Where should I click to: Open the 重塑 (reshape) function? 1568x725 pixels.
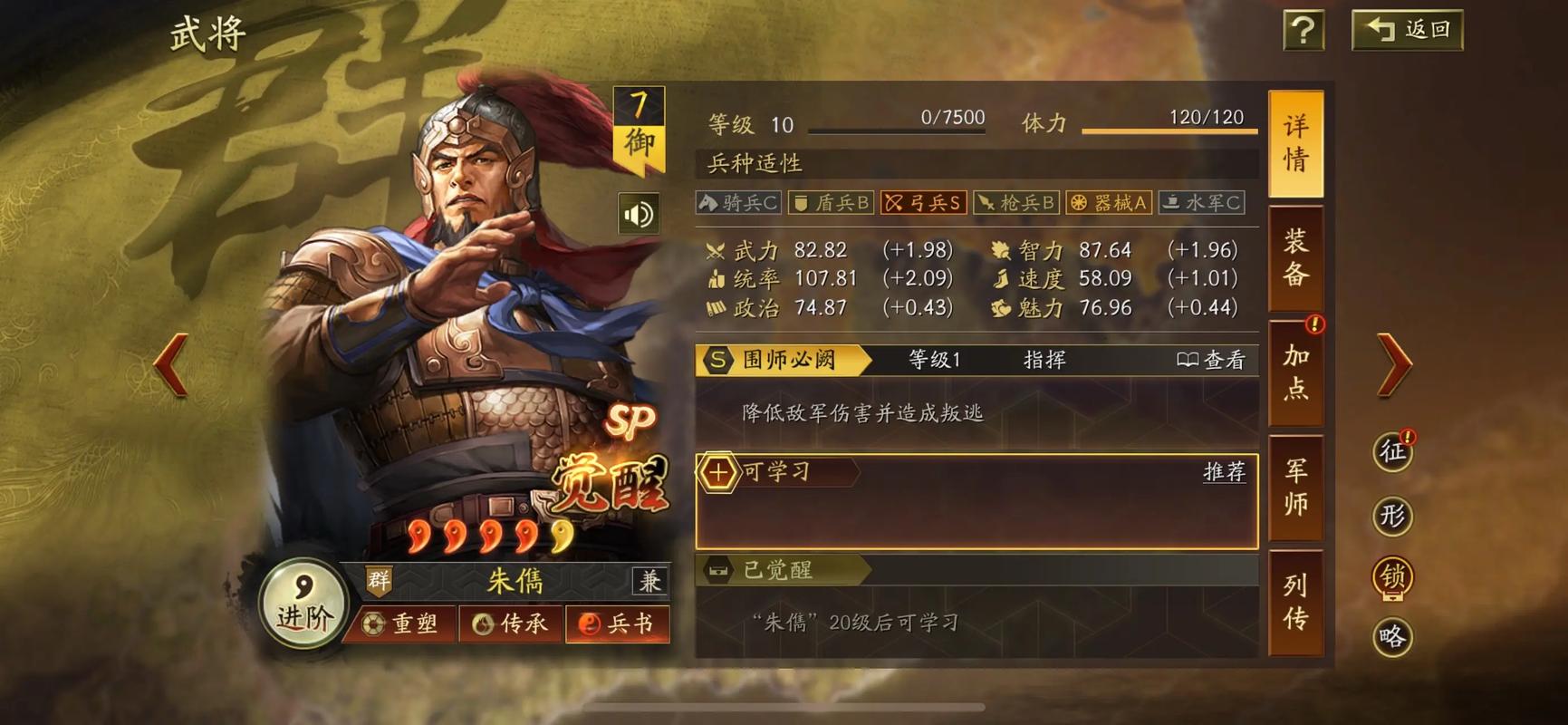pos(400,623)
